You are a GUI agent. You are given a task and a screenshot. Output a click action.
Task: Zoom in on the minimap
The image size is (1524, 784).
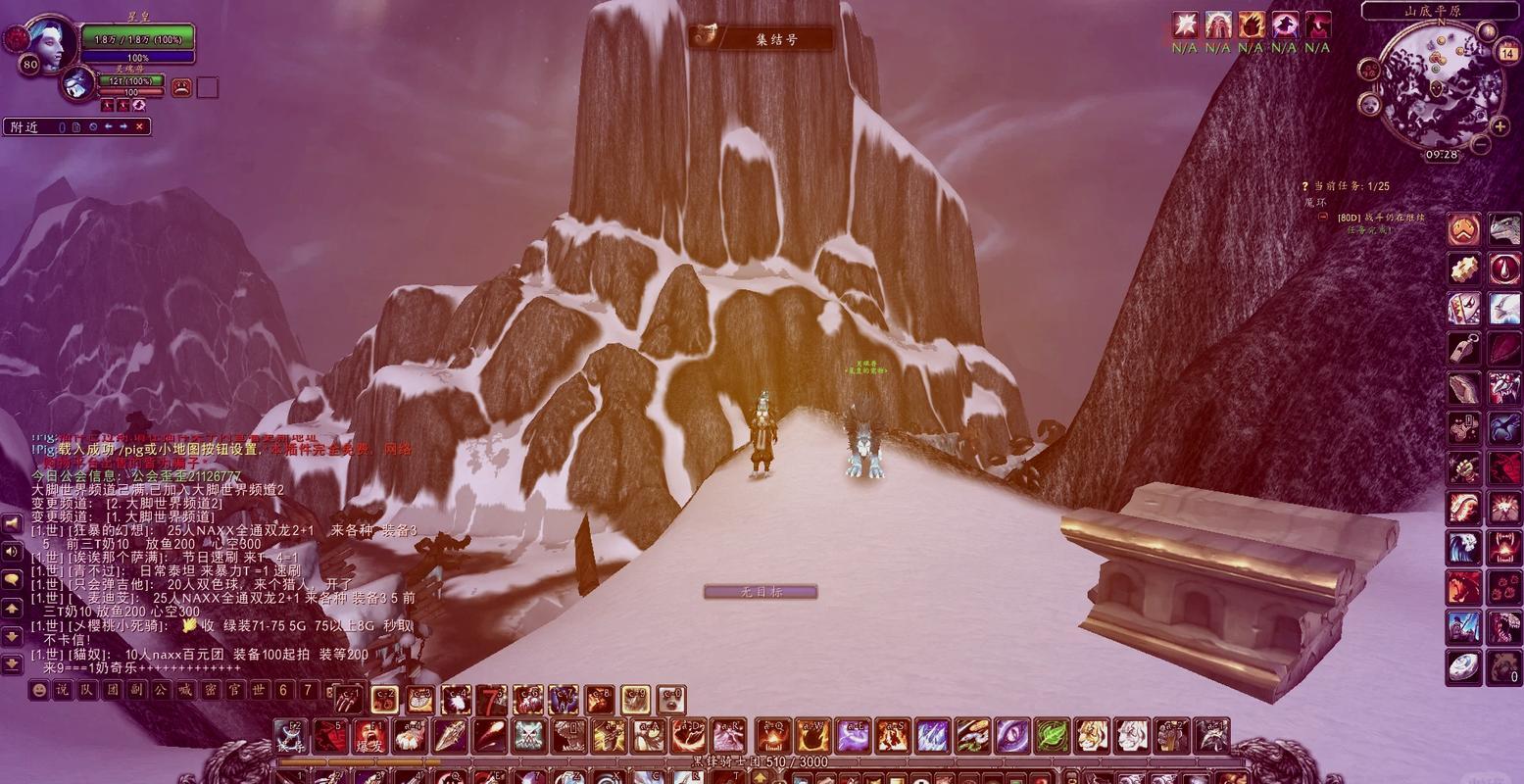click(1499, 126)
